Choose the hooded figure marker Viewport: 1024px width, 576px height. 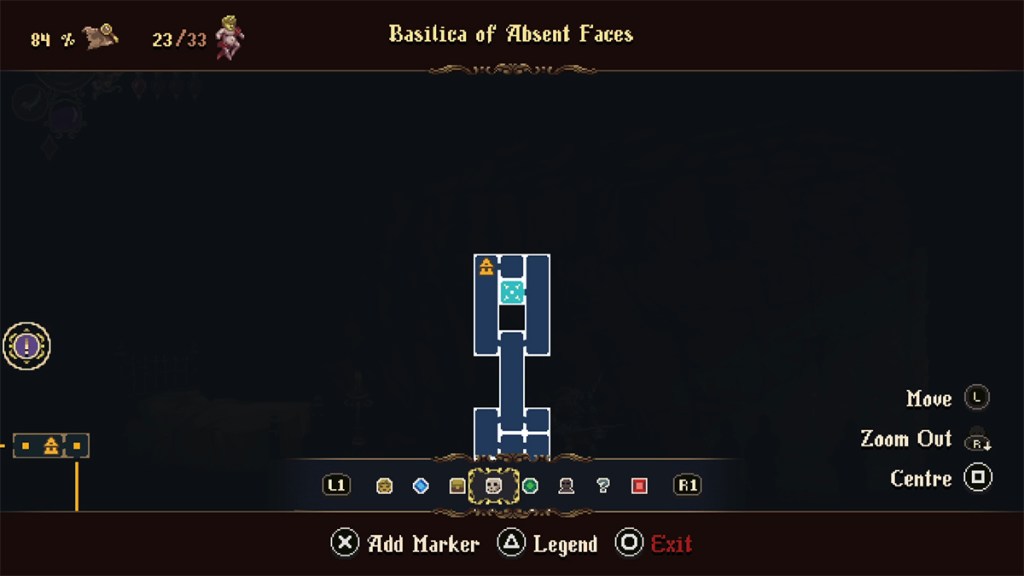click(566, 486)
